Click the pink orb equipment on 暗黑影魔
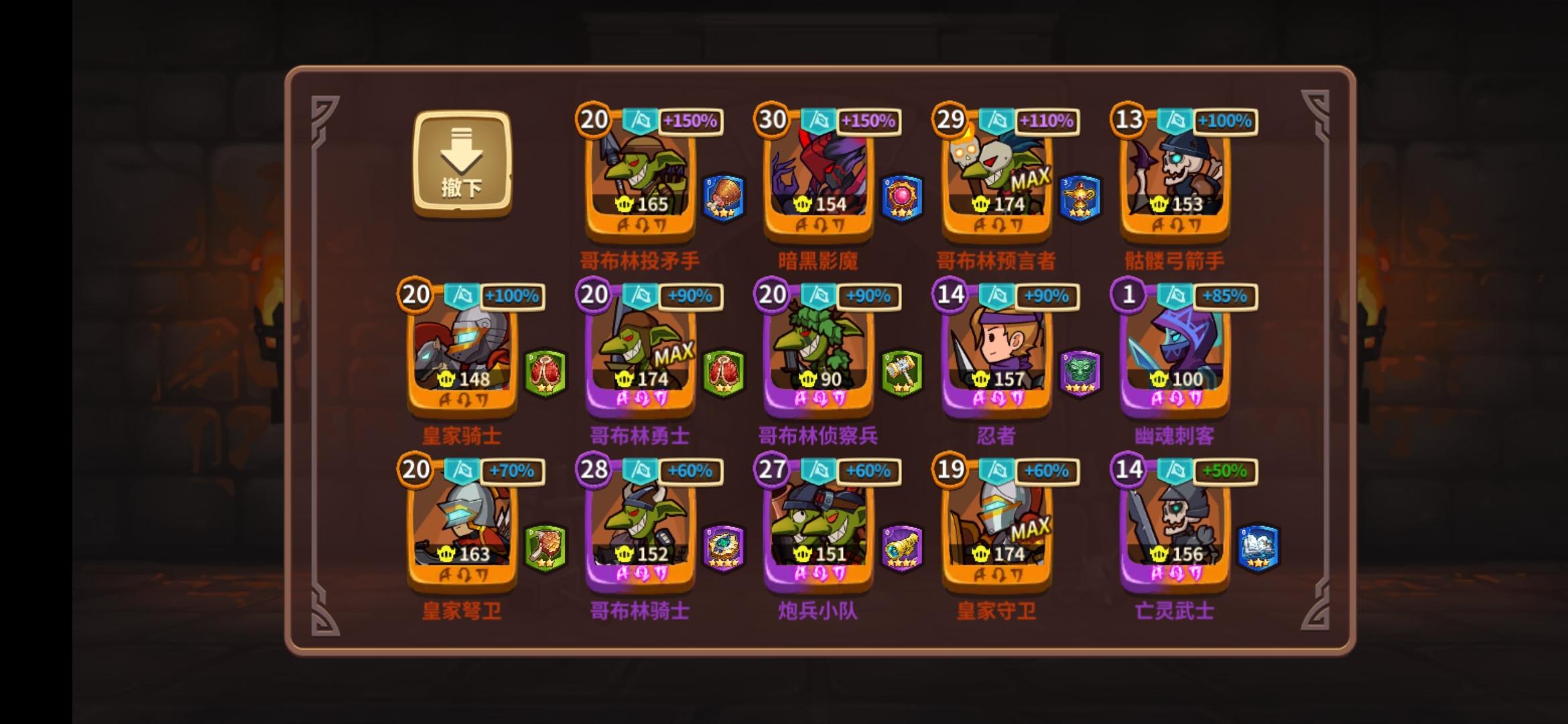Image resolution: width=1568 pixels, height=724 pixels. (x=901, y=198)
